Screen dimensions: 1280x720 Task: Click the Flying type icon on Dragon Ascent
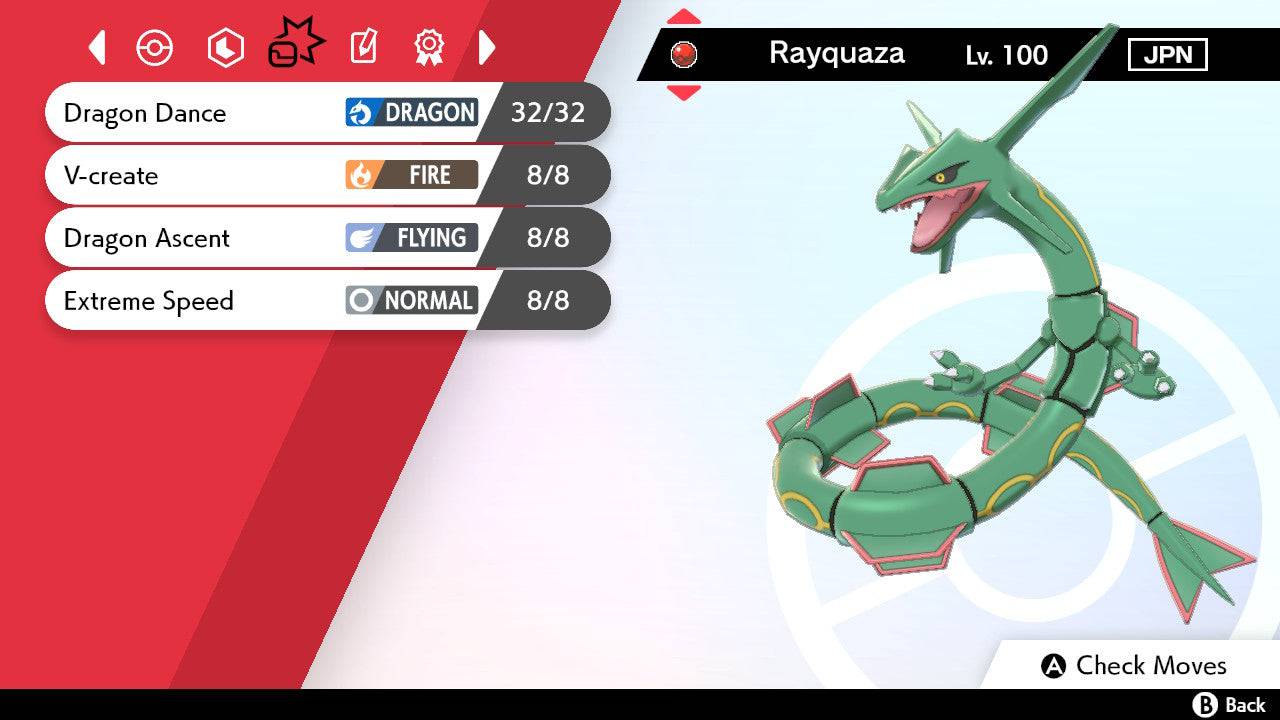[x=363, y=238]
